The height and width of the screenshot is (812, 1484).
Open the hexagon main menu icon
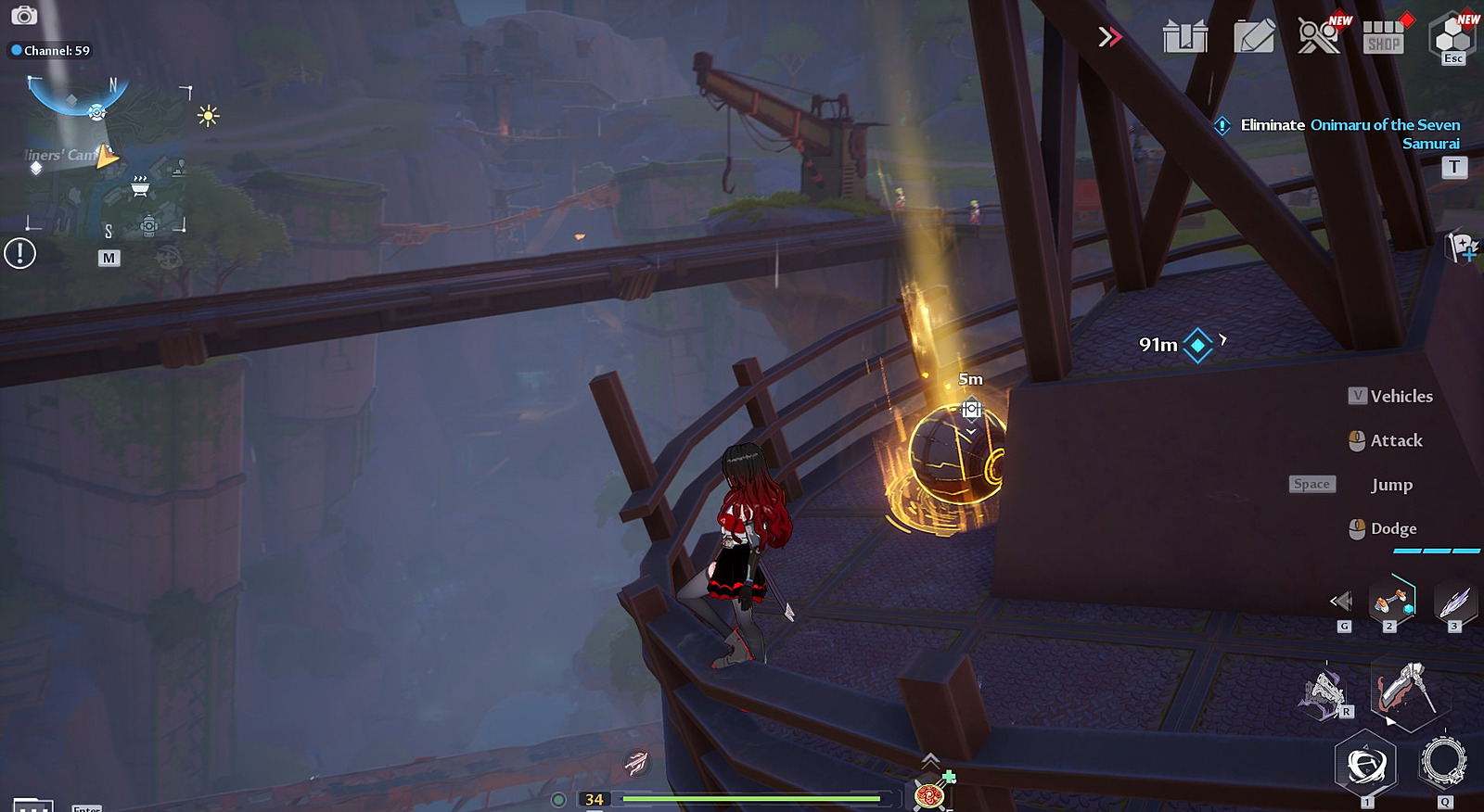point(1452,37)
